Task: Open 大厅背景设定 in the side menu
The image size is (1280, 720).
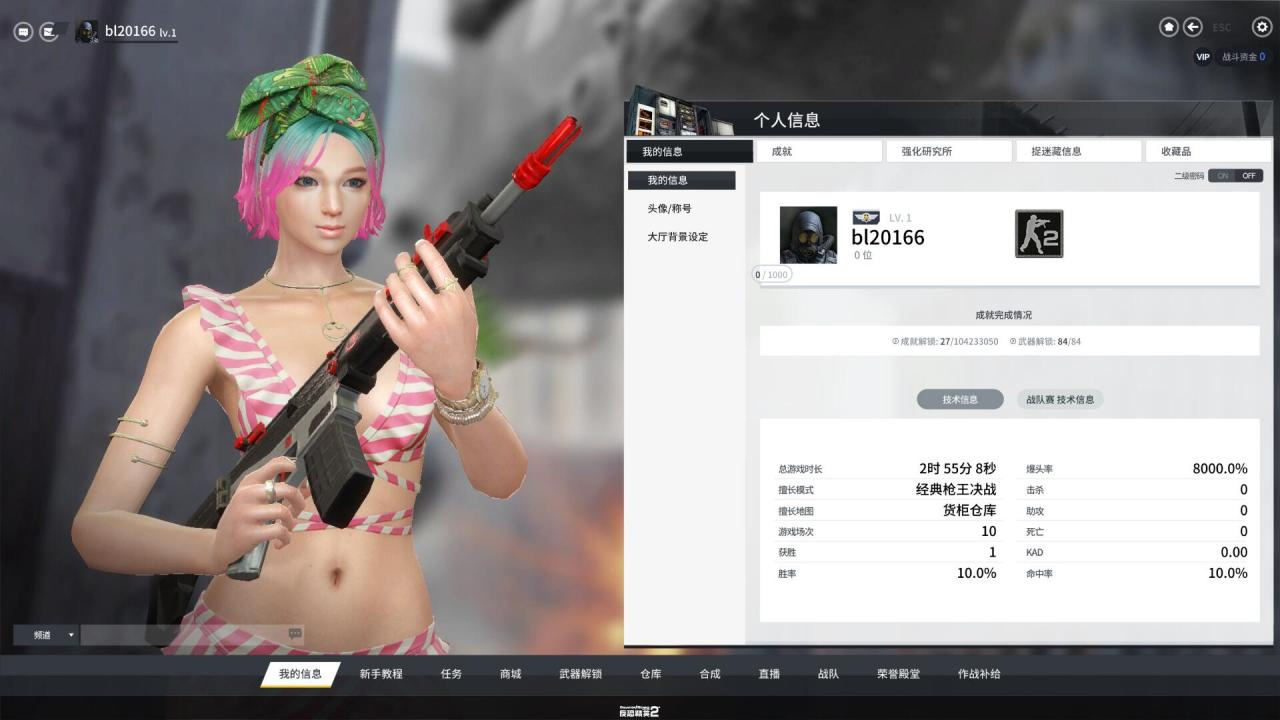Action: [x=677, y=237]
